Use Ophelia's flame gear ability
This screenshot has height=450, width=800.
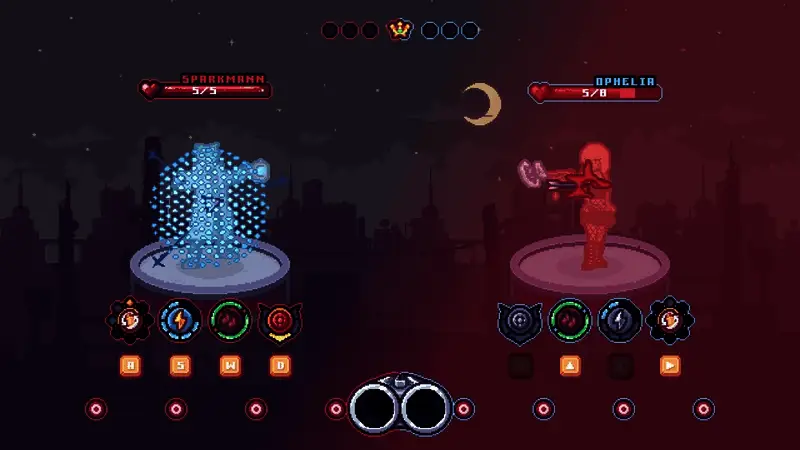(670, 321)
